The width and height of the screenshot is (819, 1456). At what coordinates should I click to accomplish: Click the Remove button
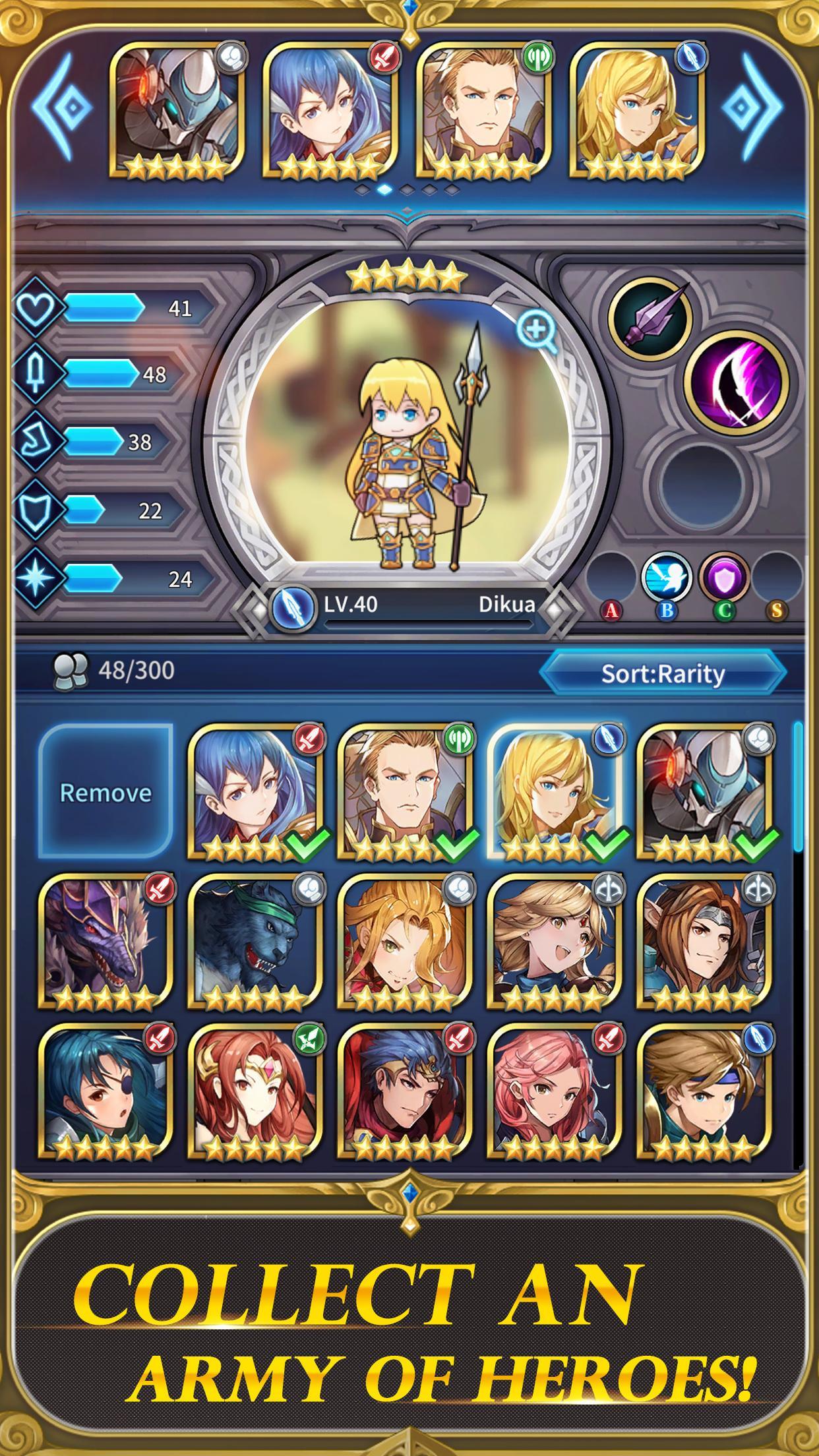(106, 792)
